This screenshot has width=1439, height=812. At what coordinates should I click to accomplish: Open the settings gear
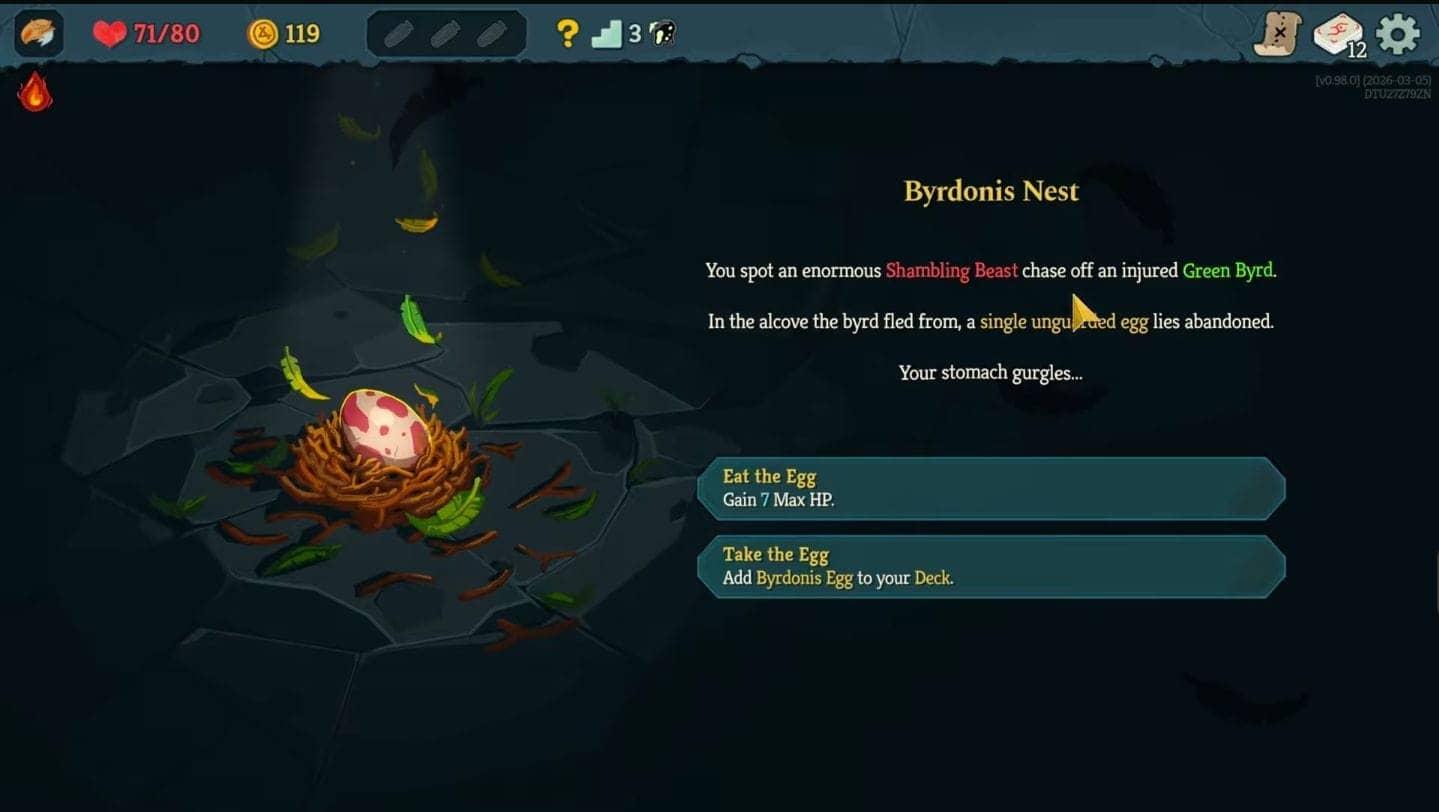point(1398,33)
